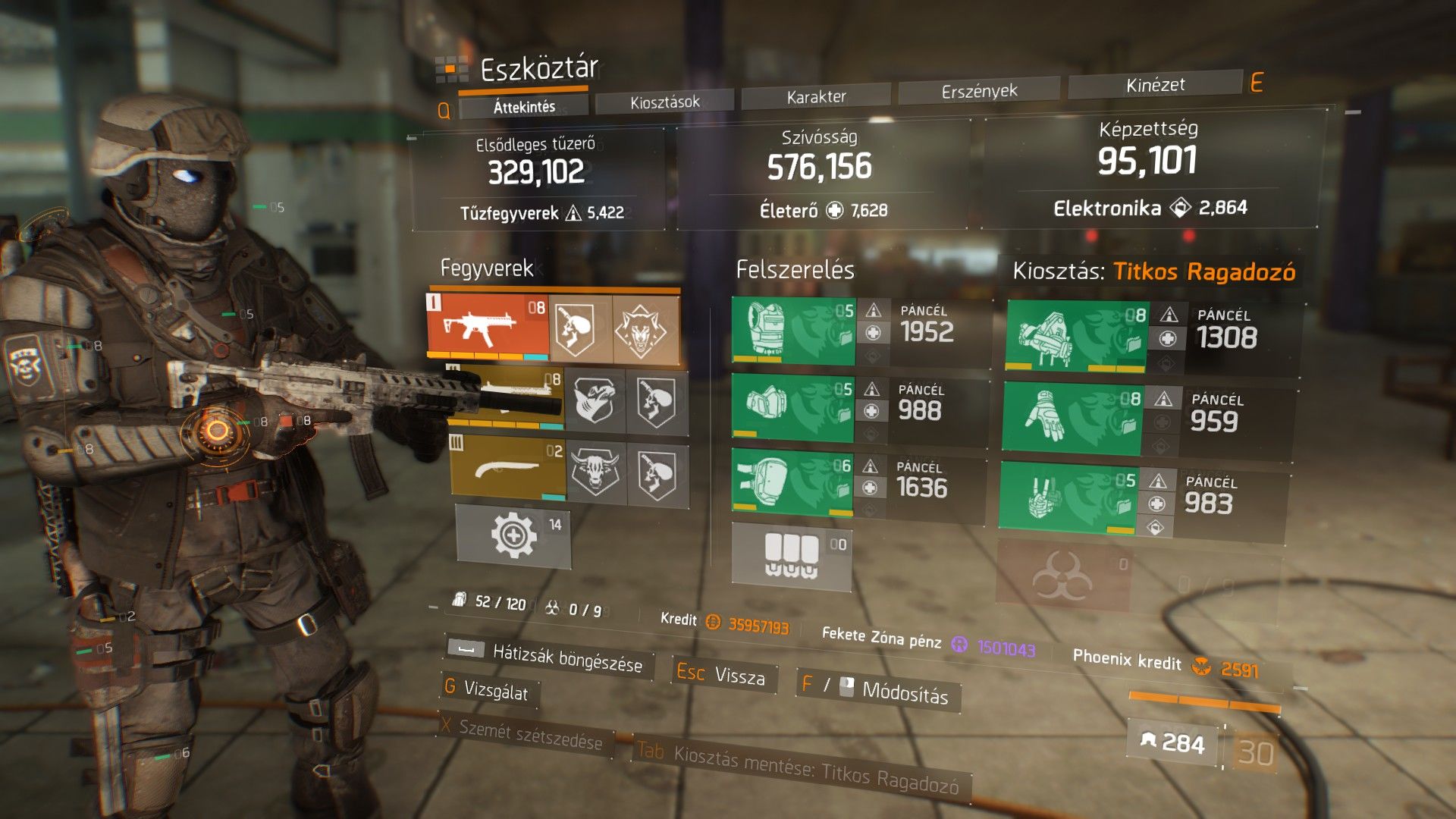Open the Módosítás option

(905, 691)
